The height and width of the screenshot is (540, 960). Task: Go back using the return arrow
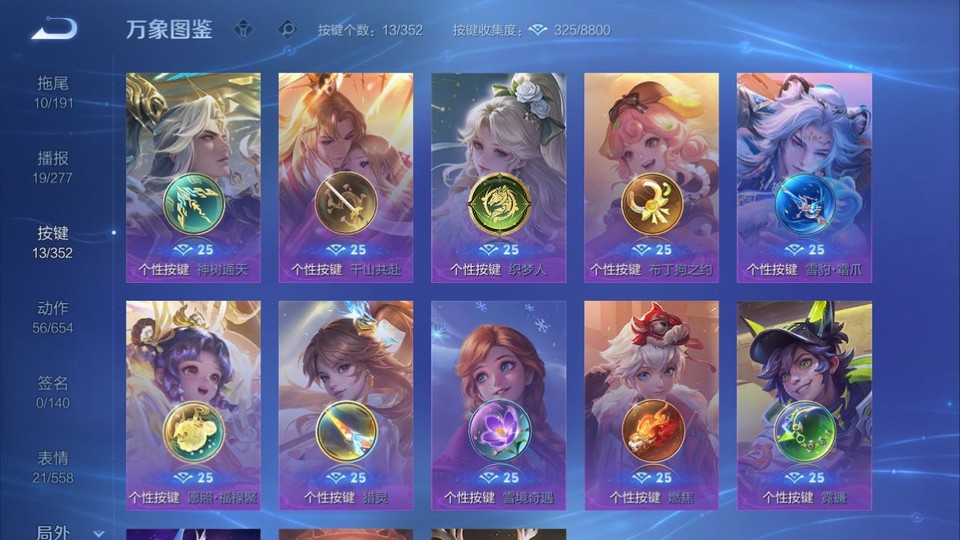point(54,29)
